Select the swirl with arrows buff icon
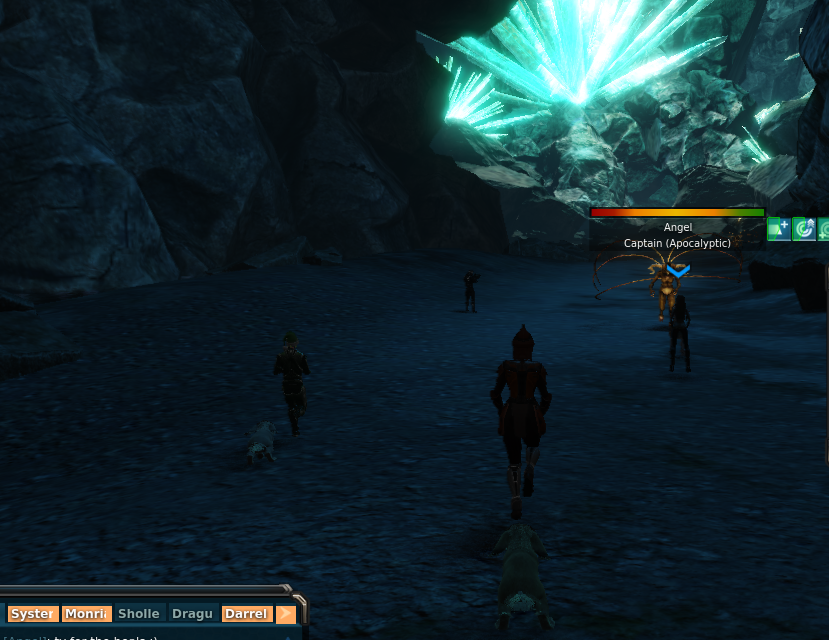This screenshot has width=829, height=640. click(x=804, y=229)
